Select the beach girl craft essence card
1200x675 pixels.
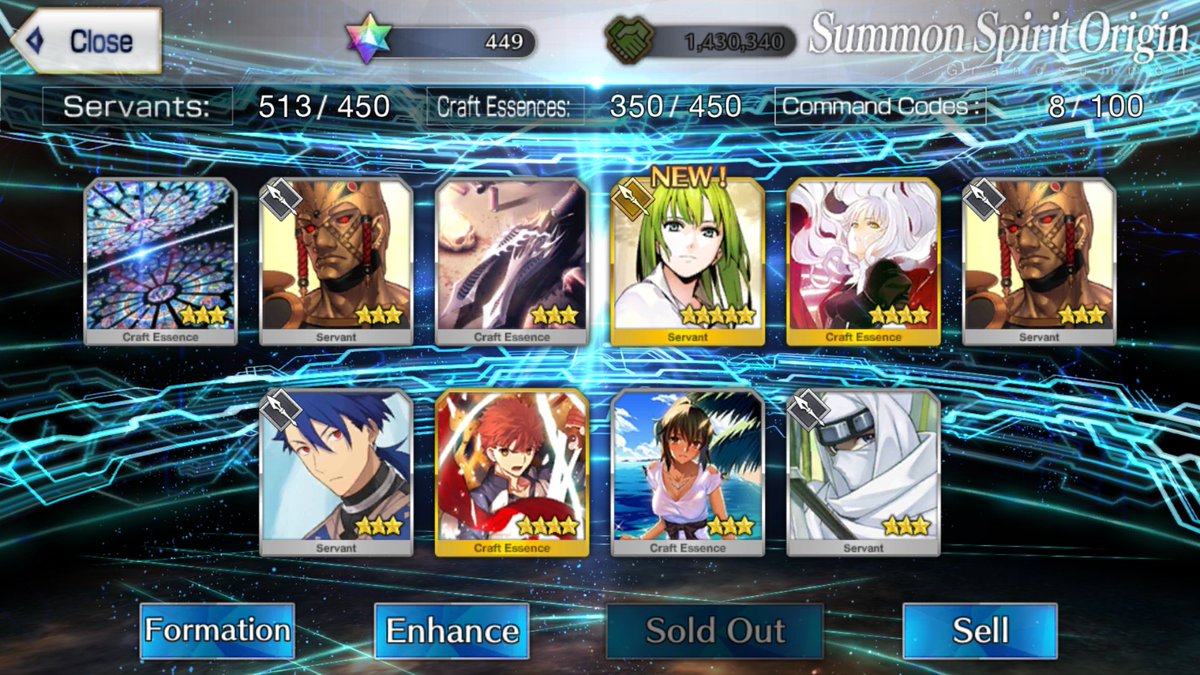[687, 473]
